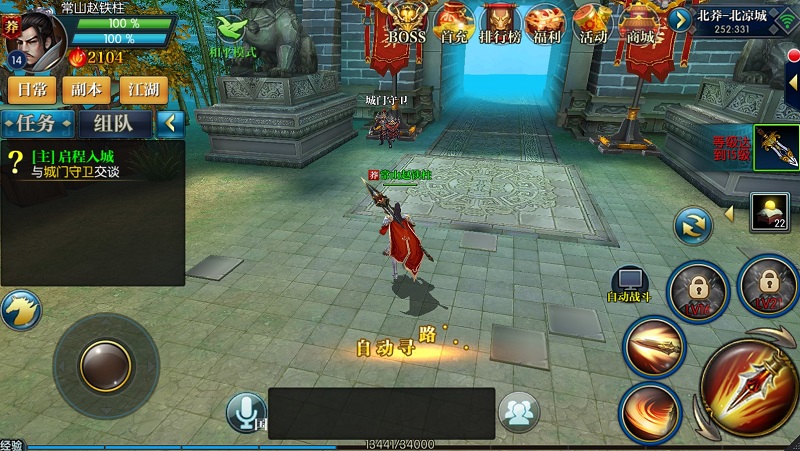Open the 排行榜 leaderboard

[x=501, y=24]
